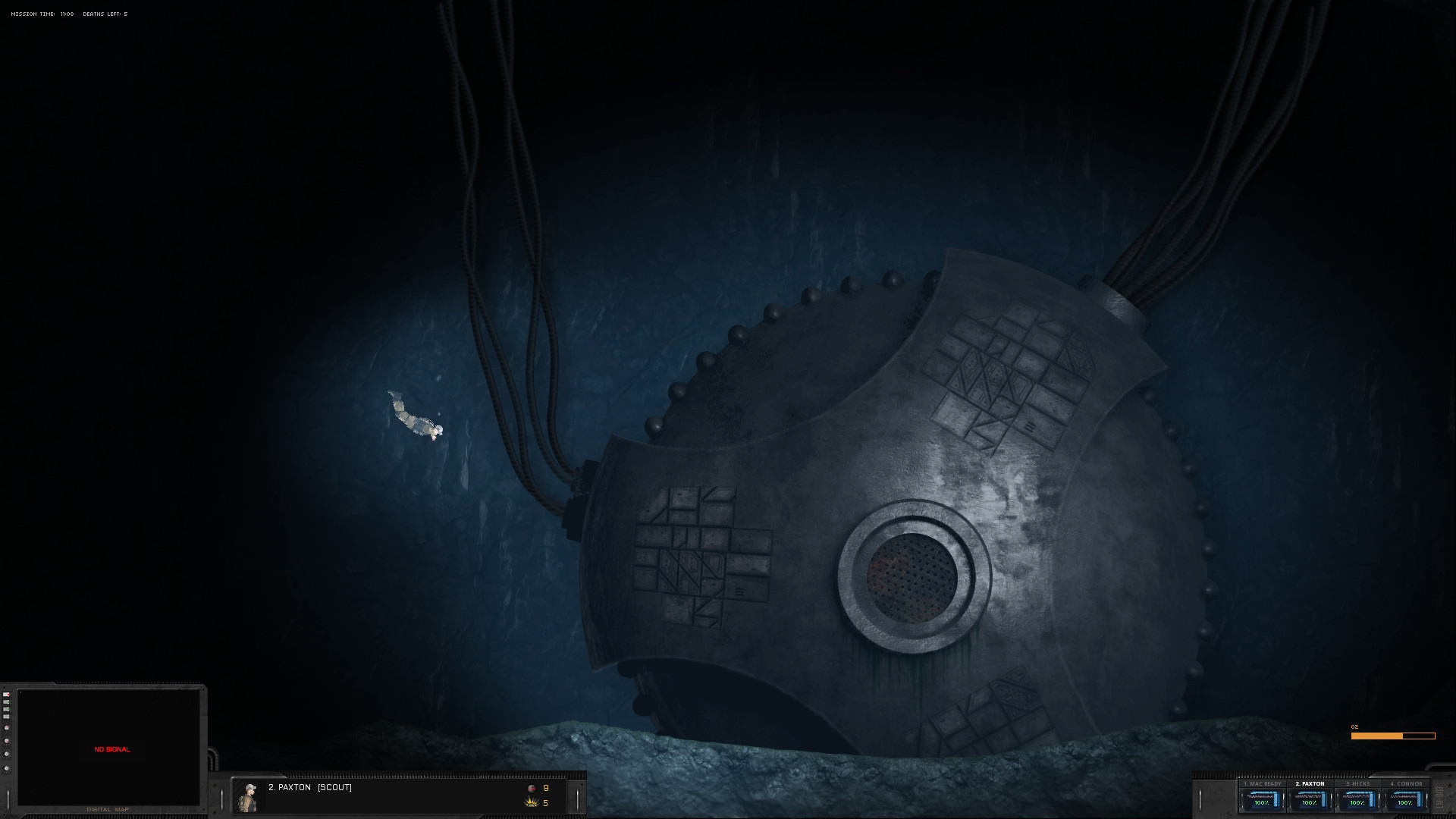Click Hicks' health monitor readout
The image size is (1456, 819).
tap(1357, 799)
